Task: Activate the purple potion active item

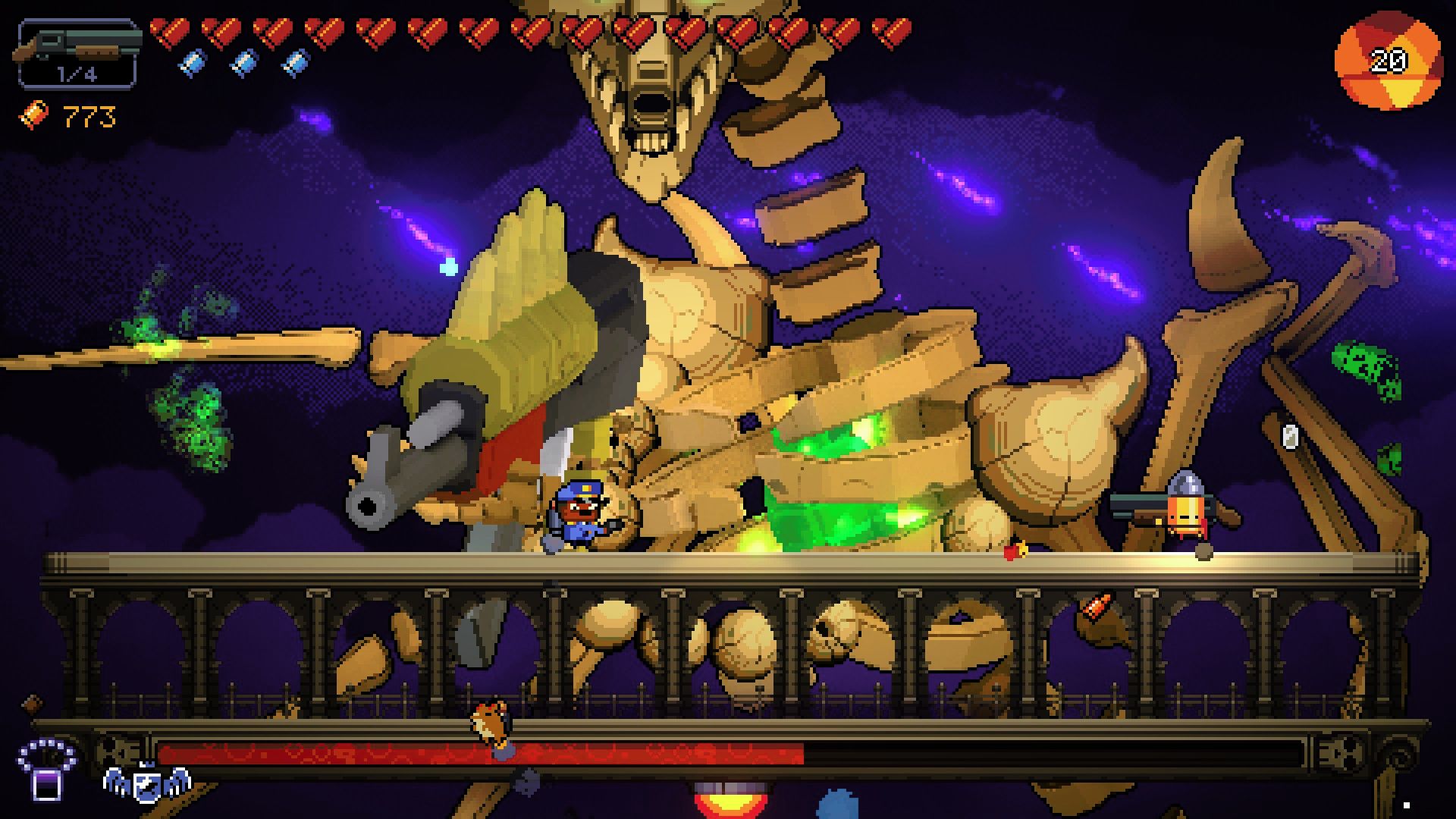Action: [x=45, y=786]
